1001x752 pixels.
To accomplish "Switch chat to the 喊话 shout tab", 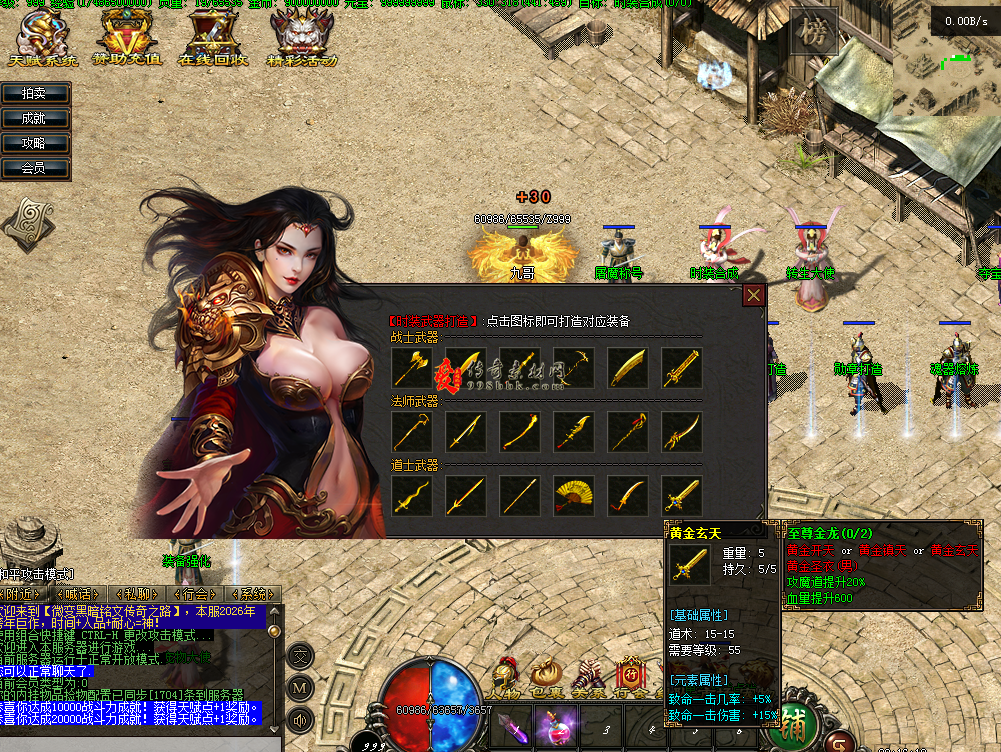I will 82,594.
